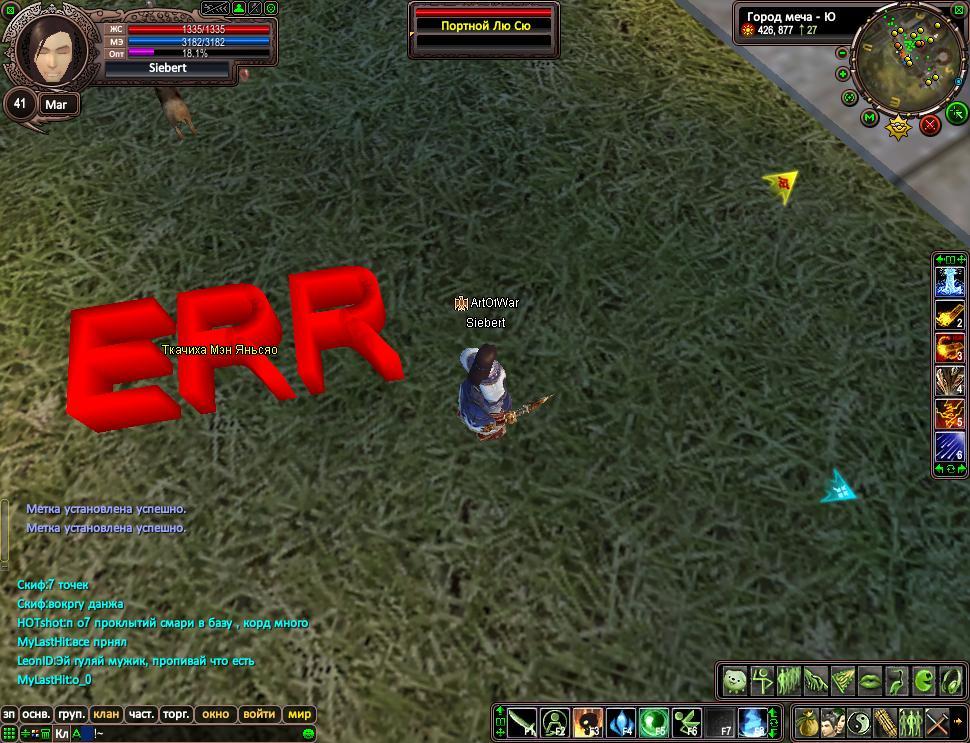
Task: Open the world map with M button
Action: (x=869, y=119)
